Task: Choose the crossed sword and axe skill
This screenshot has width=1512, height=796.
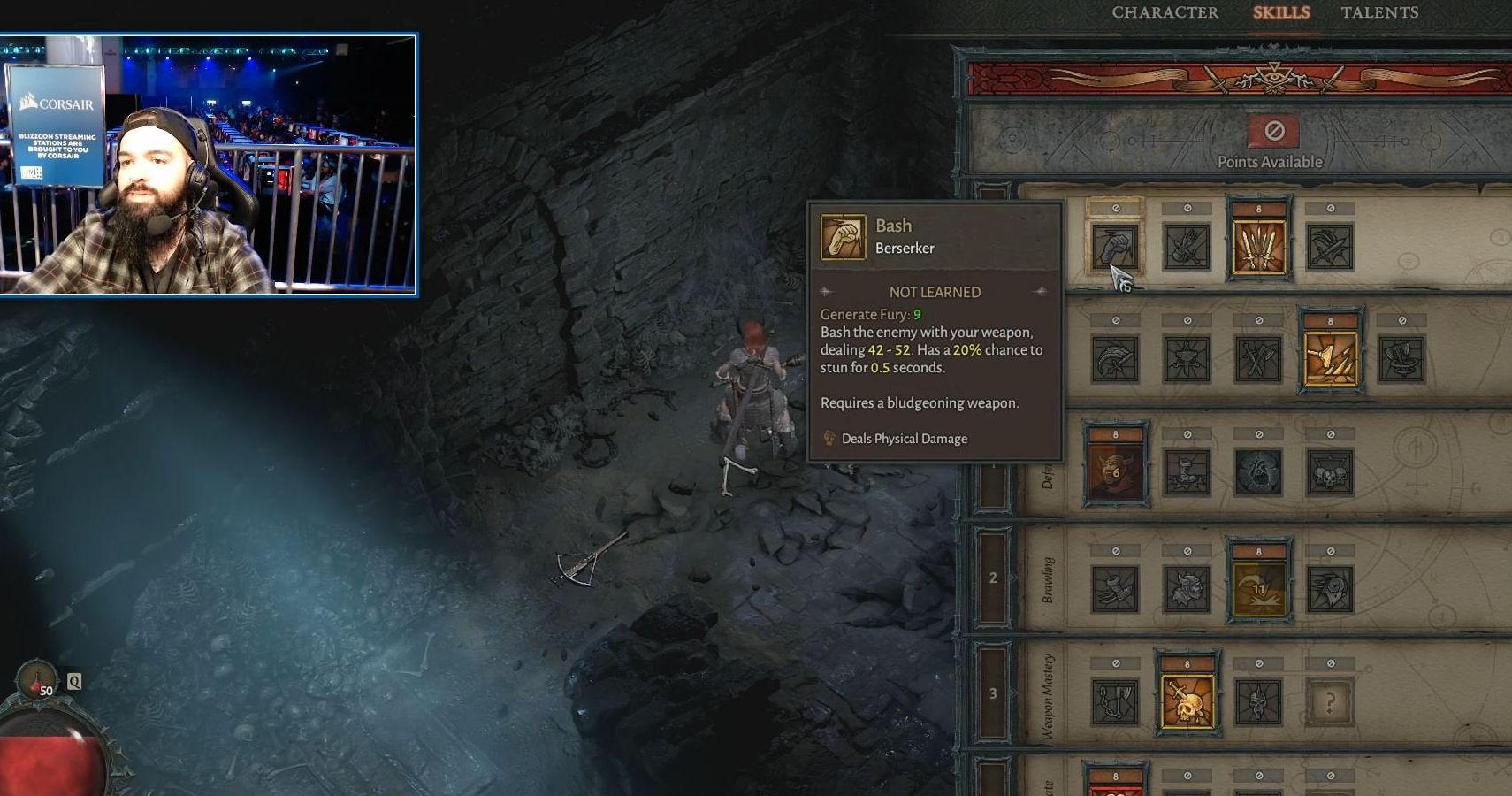Action: (x=1258, y=359)
